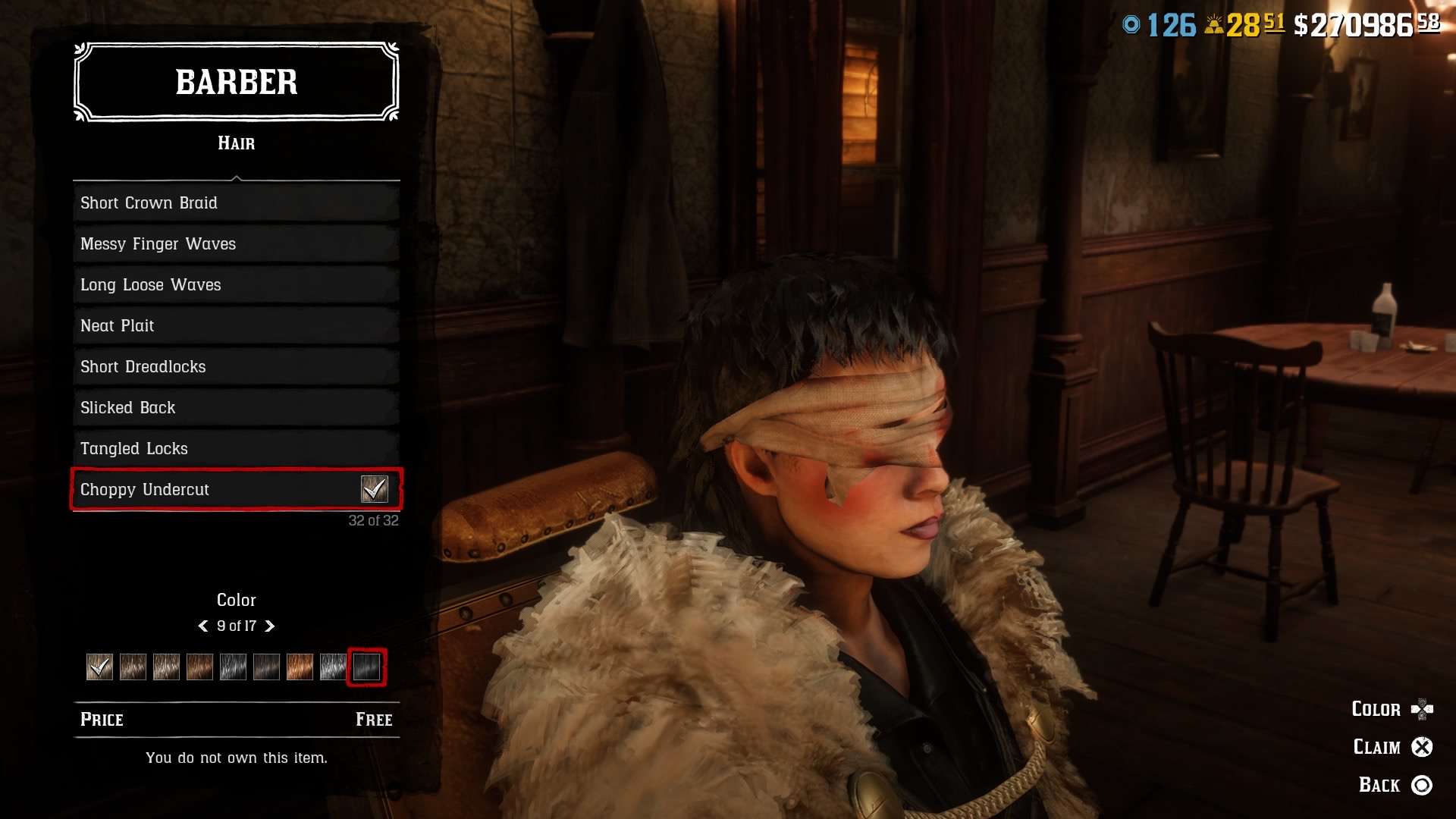This screenshot has width=1456, height=819.
Task: Pick Tangled Locks from the list
Action: point(236,449)
